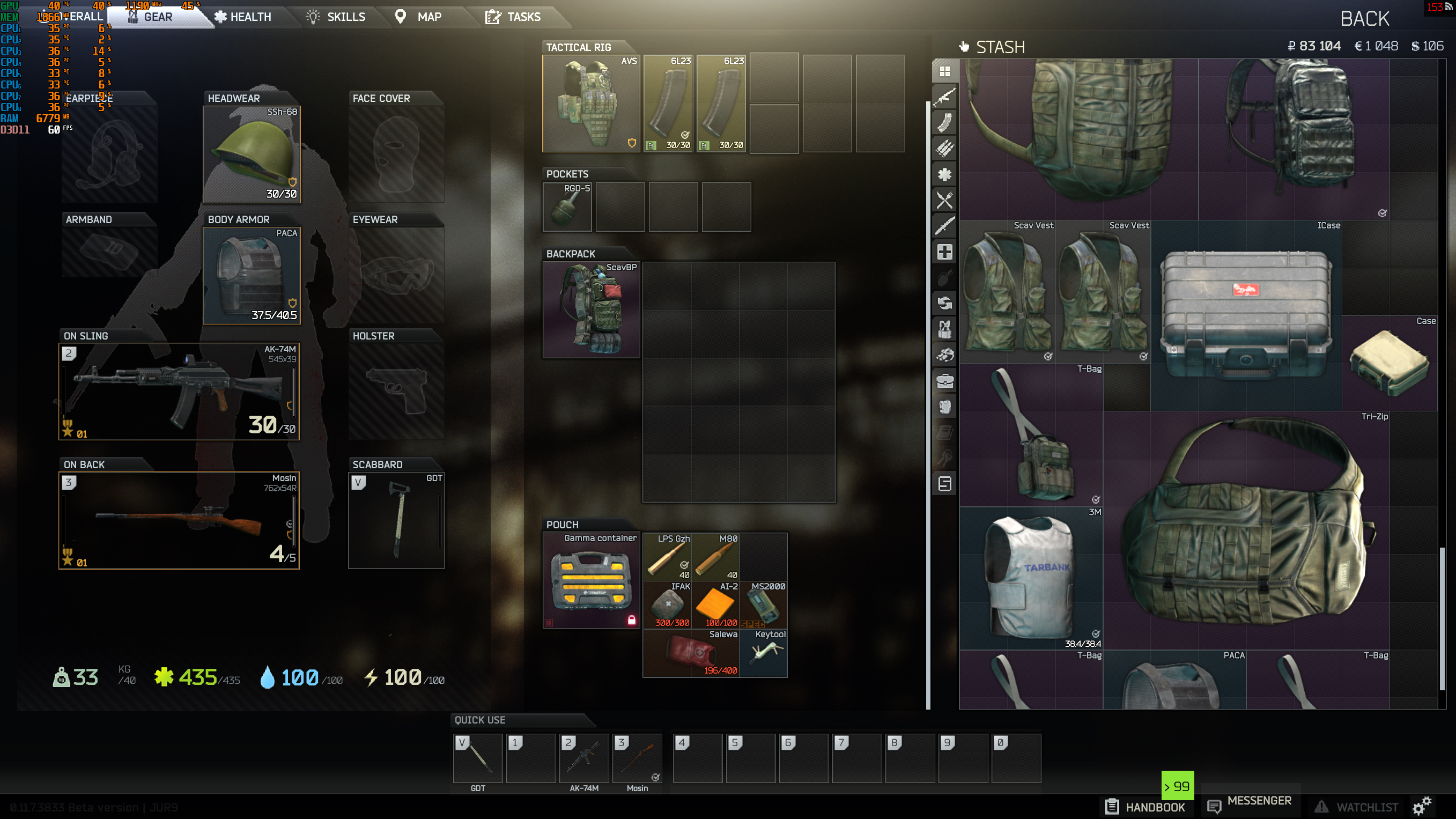Toggle the insurance shield on the SSh-68 helmet

click(293, 182)
